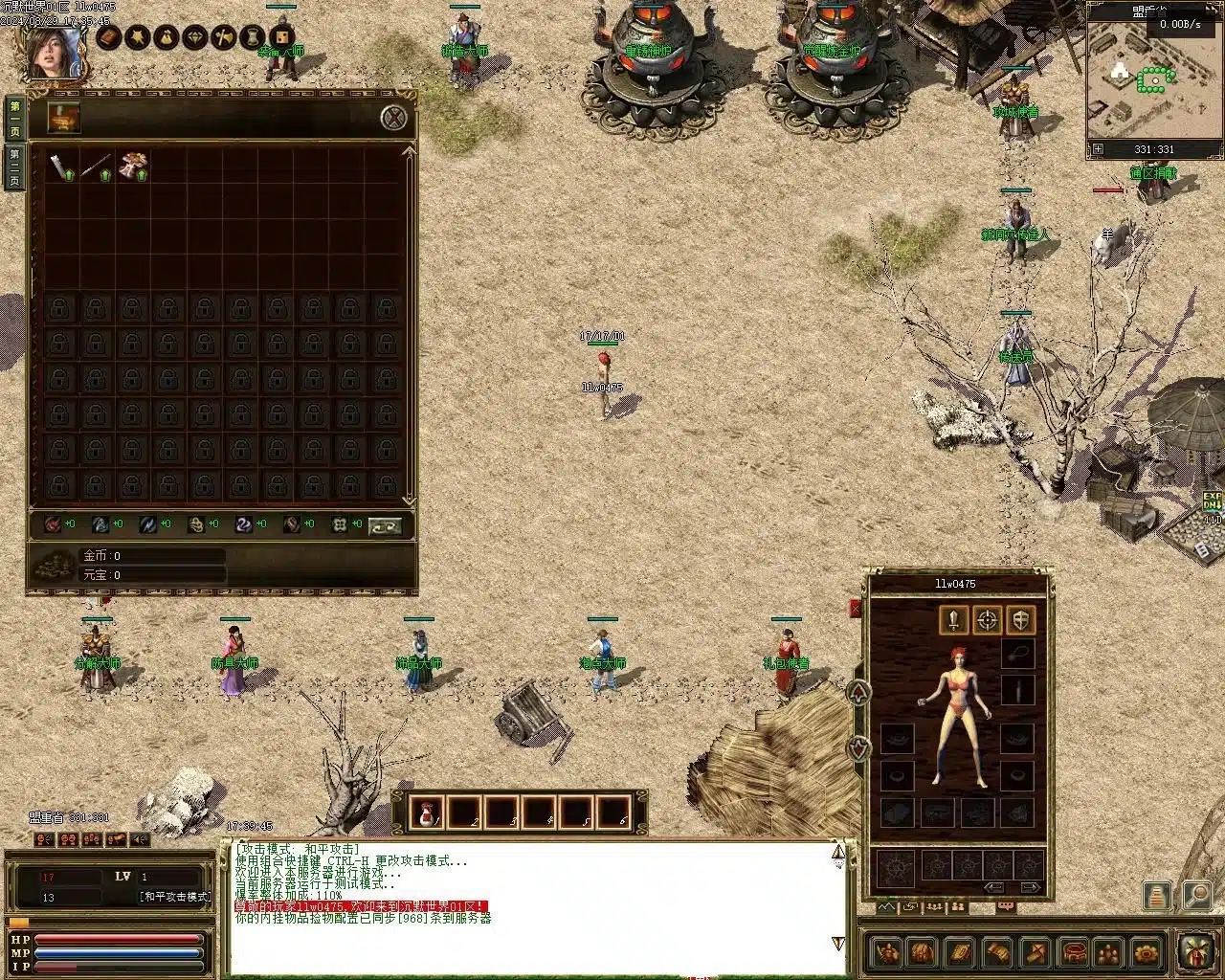Screen dimensions: 1225x980
Task: Click the player portrait avatar
Action: point(54,53)
